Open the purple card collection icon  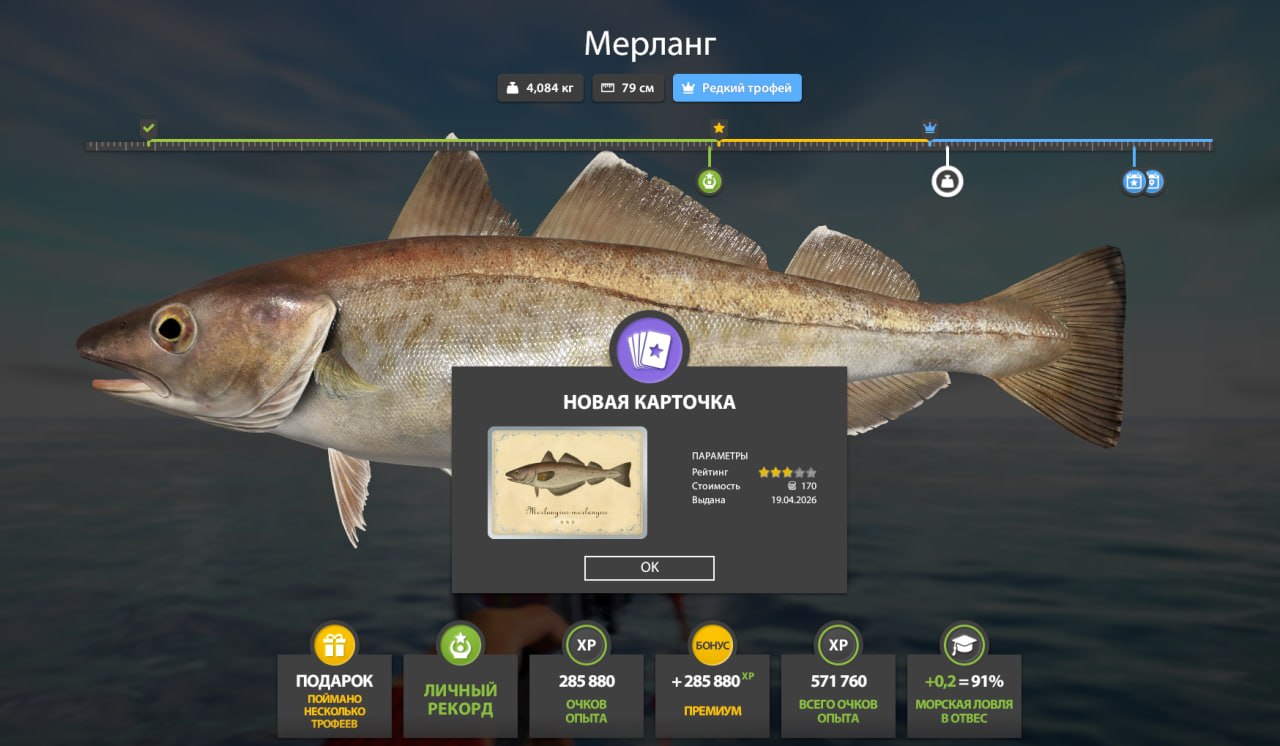649,349
